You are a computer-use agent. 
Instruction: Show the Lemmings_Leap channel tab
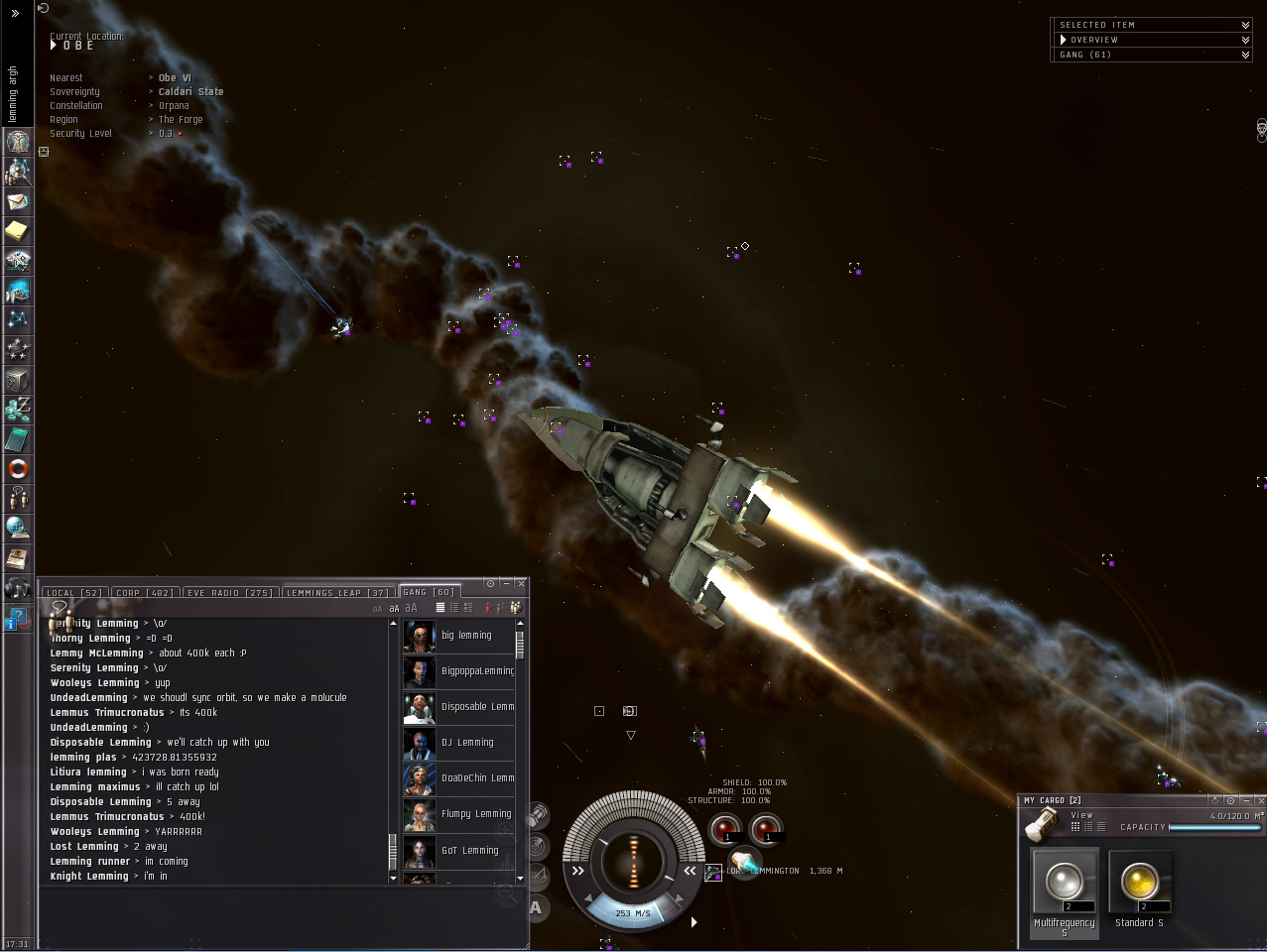(337, 593)
